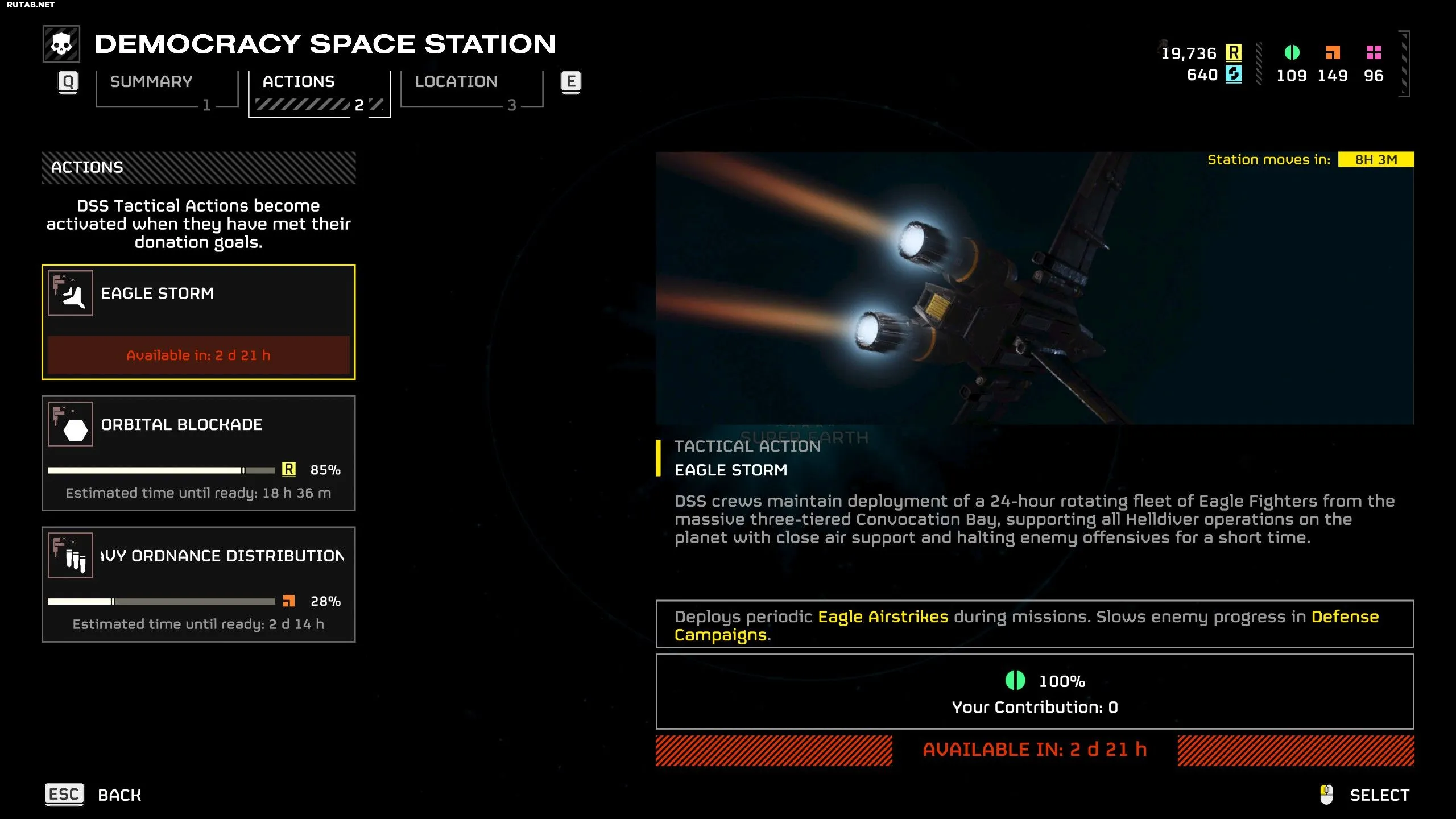Select Heavy Ordnance Distribution action
Screen dimensions: 1456x819
(198, 584)
